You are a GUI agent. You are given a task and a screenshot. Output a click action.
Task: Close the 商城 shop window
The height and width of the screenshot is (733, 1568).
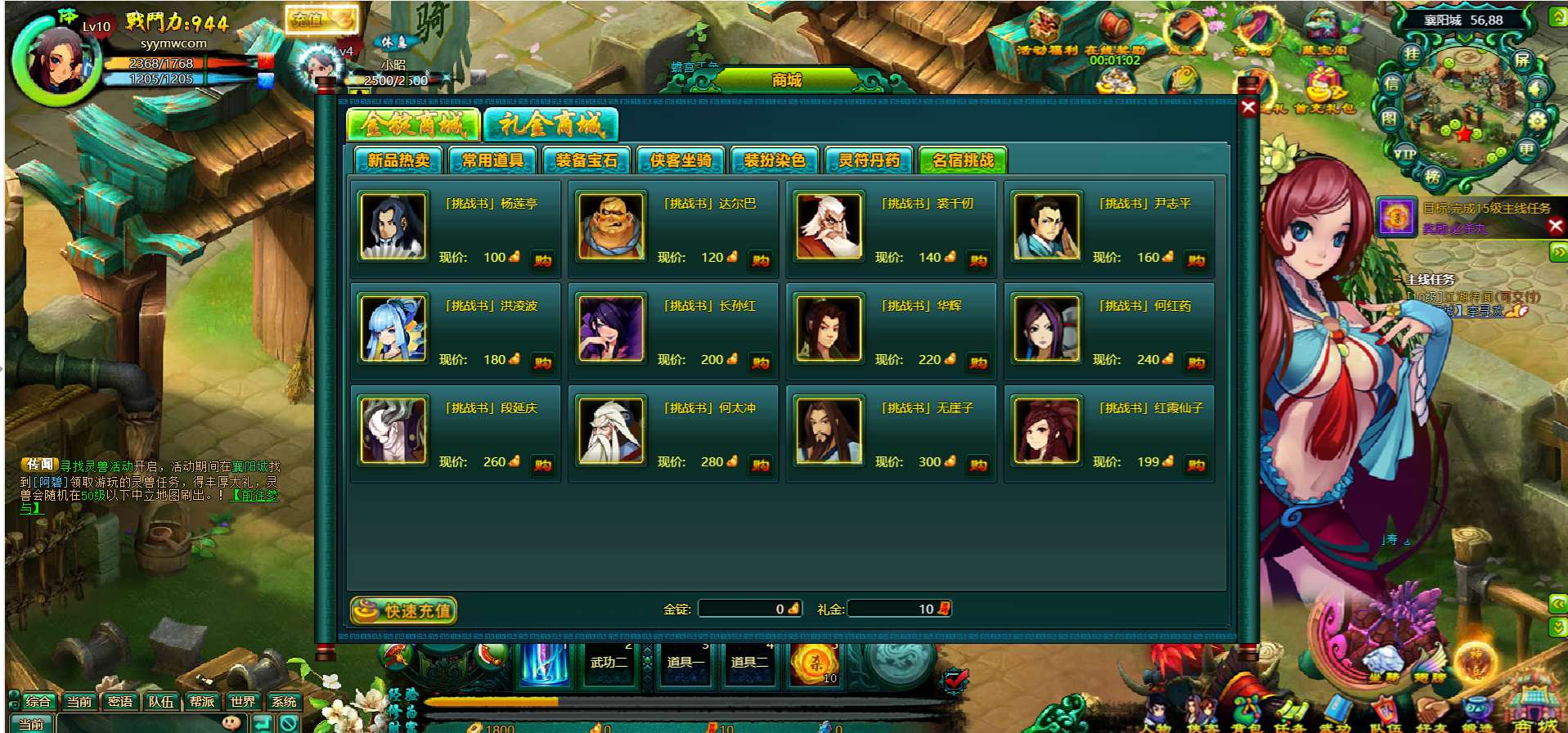click(1248, 107)
